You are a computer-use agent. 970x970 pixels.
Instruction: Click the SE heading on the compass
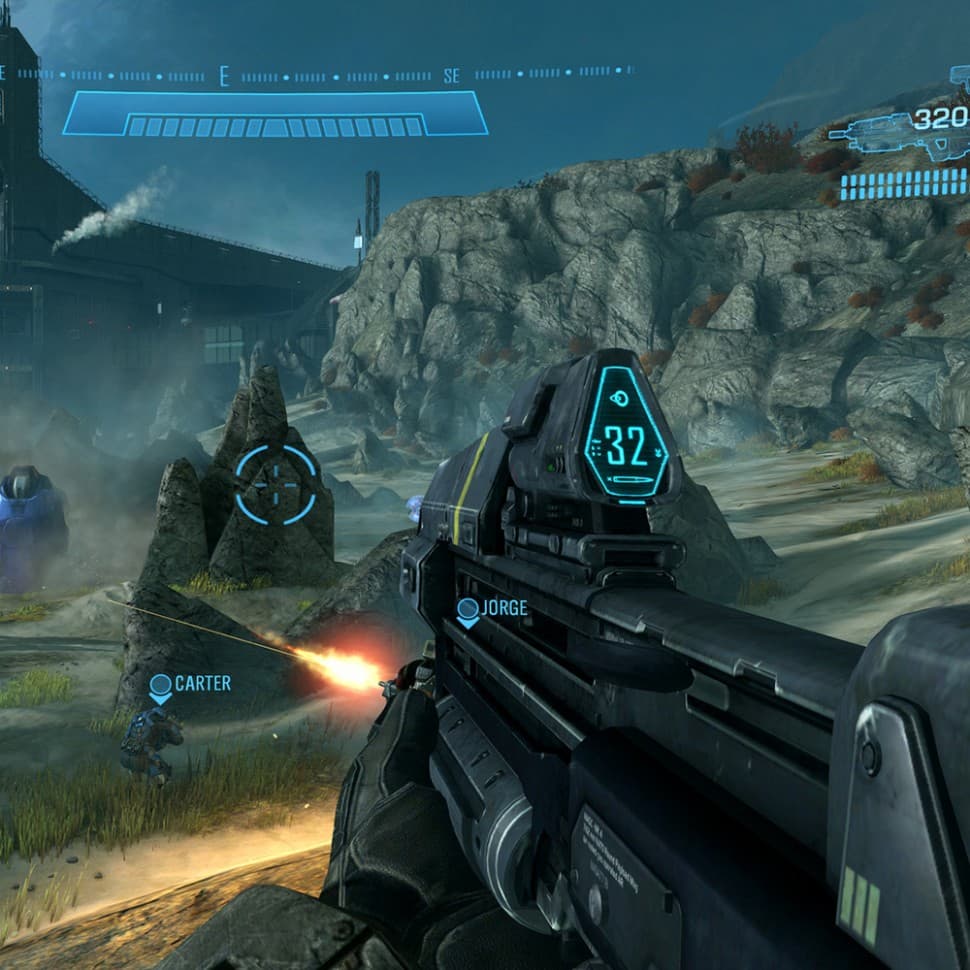[451, 76]
